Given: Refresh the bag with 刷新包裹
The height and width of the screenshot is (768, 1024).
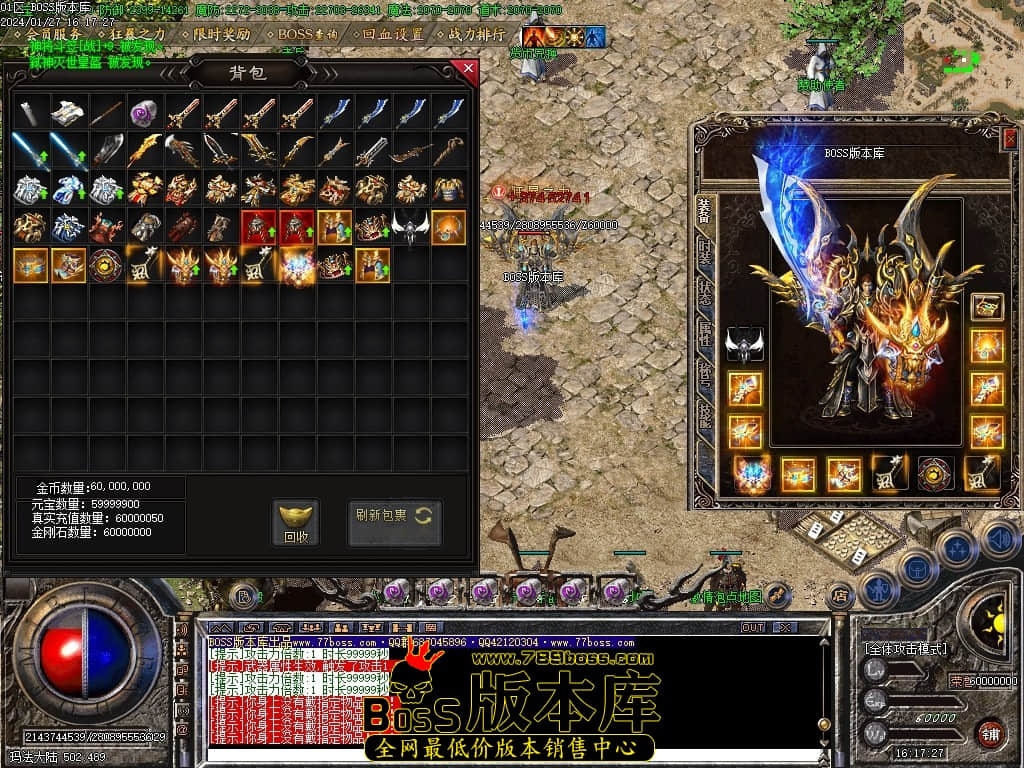Looking at the screenshot, I should [x=394, y=516].
